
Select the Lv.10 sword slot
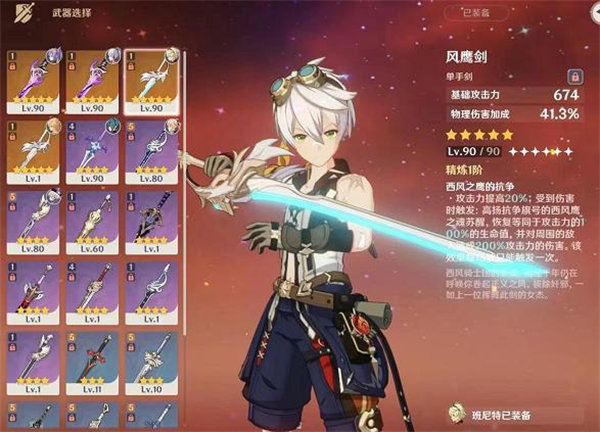(x=146, y=358)
